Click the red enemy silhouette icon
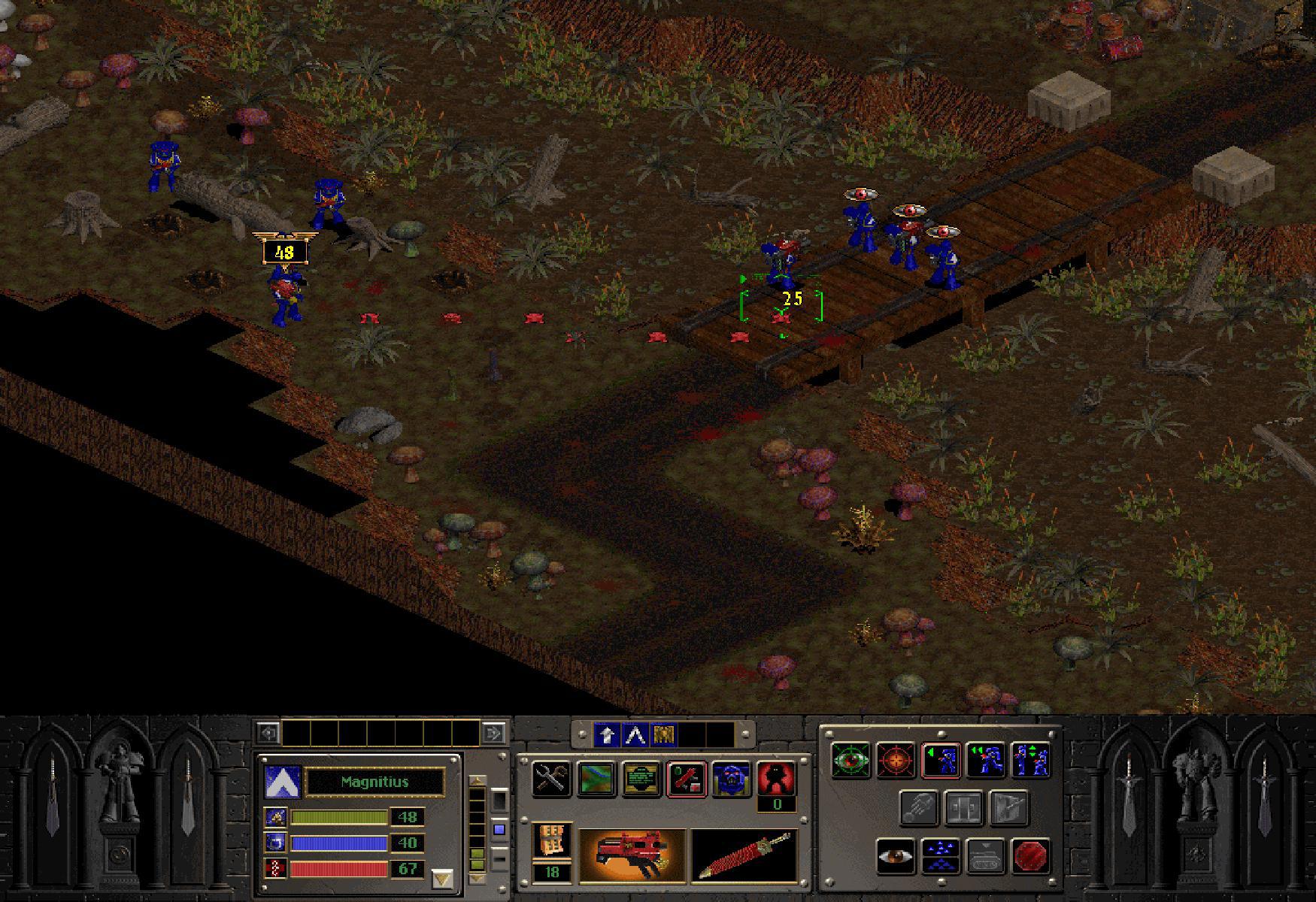Screen dimensions: 1316x902 pos(776,777)
